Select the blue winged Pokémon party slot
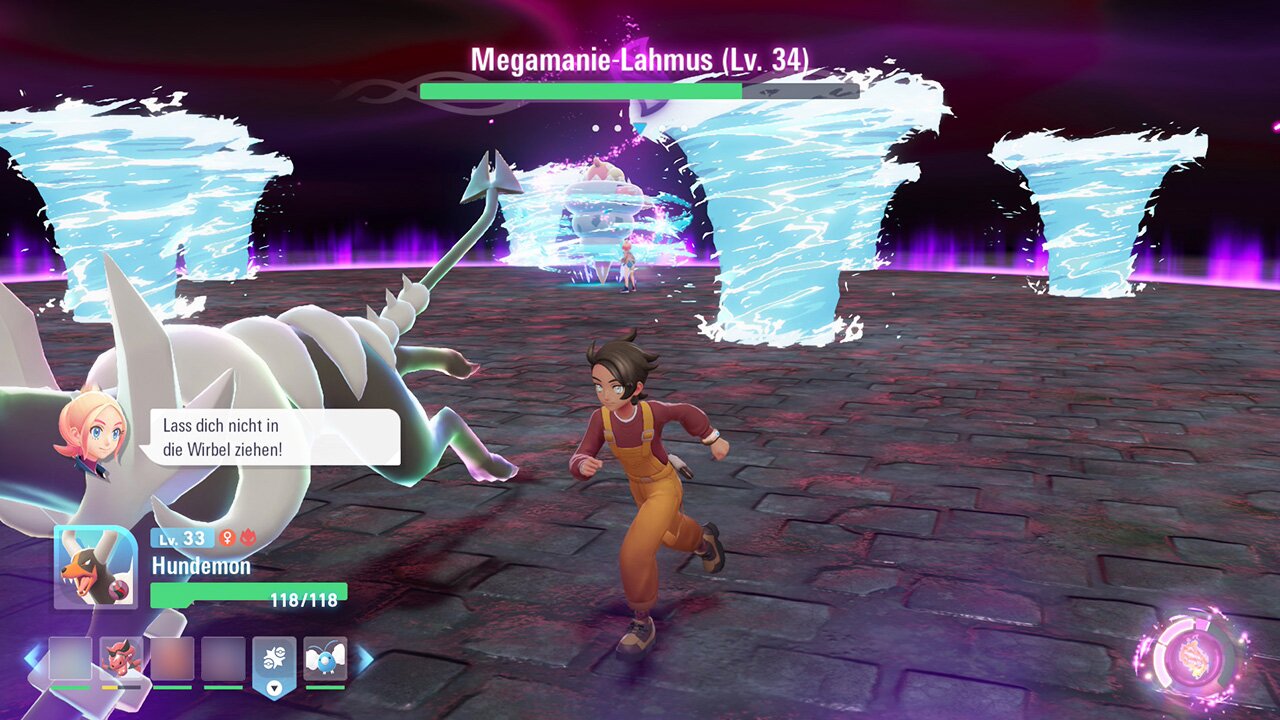The height and width of the screenshot is (720, 1280). point(325,658)
